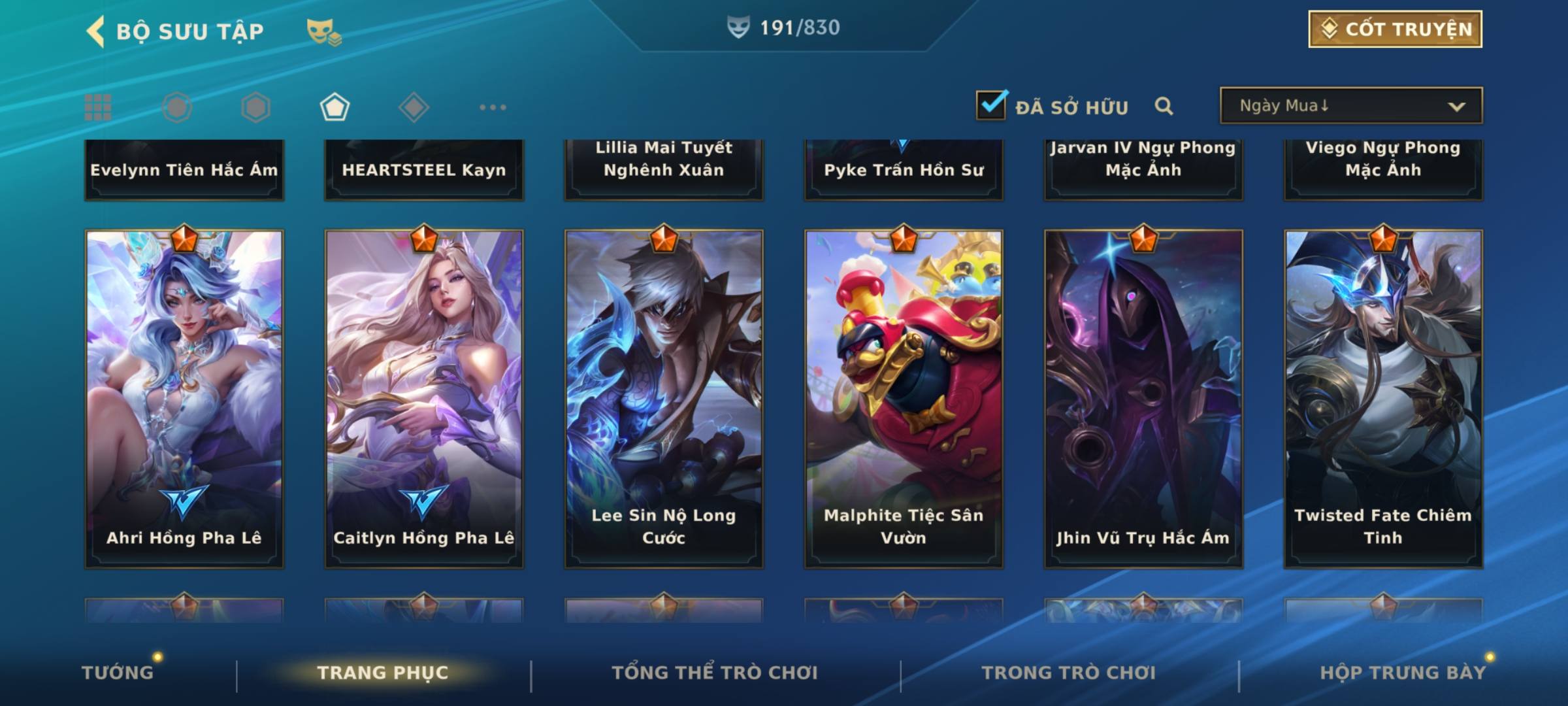Open the Malphite Tiệc Sân Vườn skin
This screenshot has width=1568, height=706.
coord(904,399)
